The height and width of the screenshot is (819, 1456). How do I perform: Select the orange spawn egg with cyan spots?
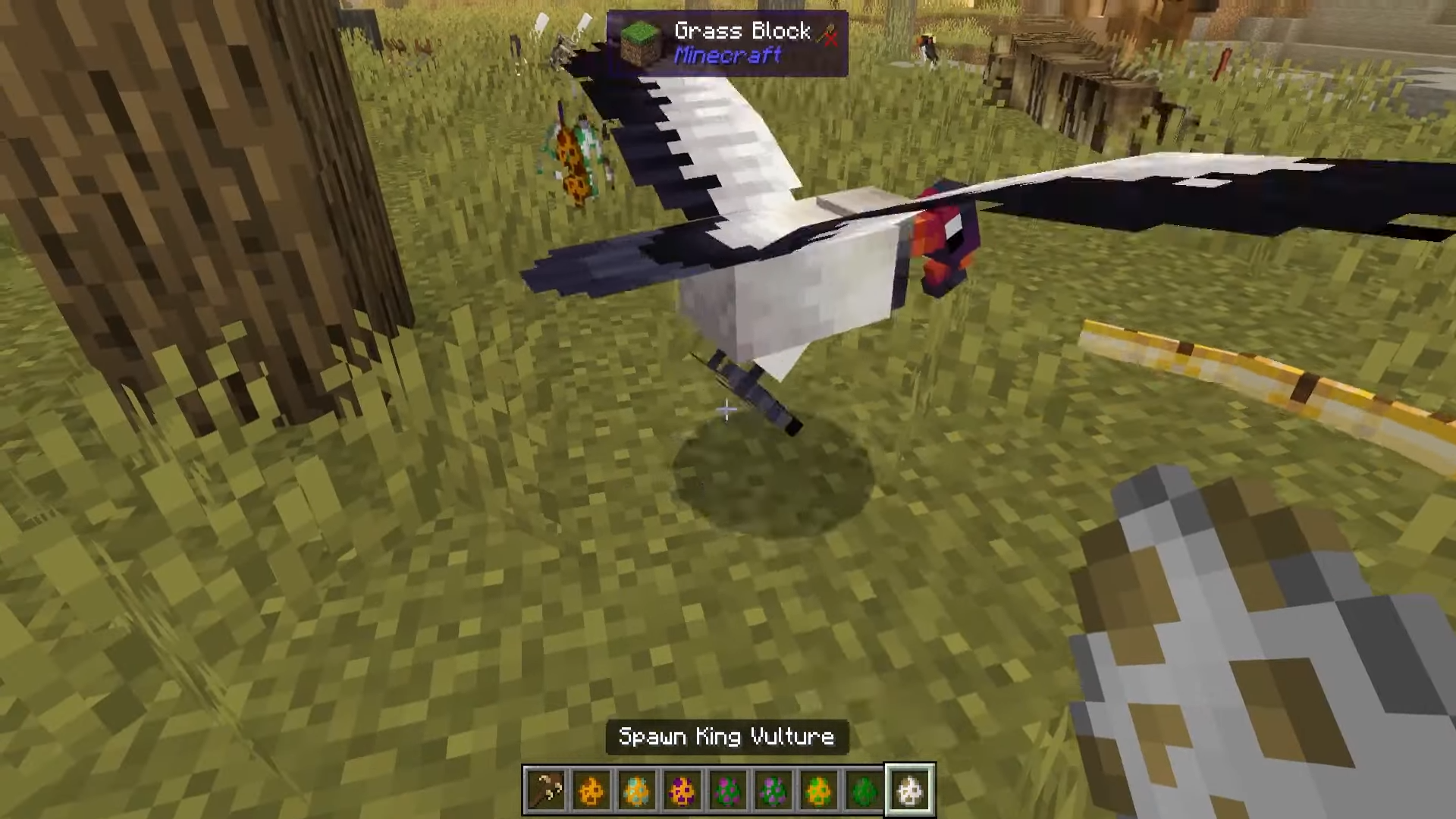click(637, 790)
